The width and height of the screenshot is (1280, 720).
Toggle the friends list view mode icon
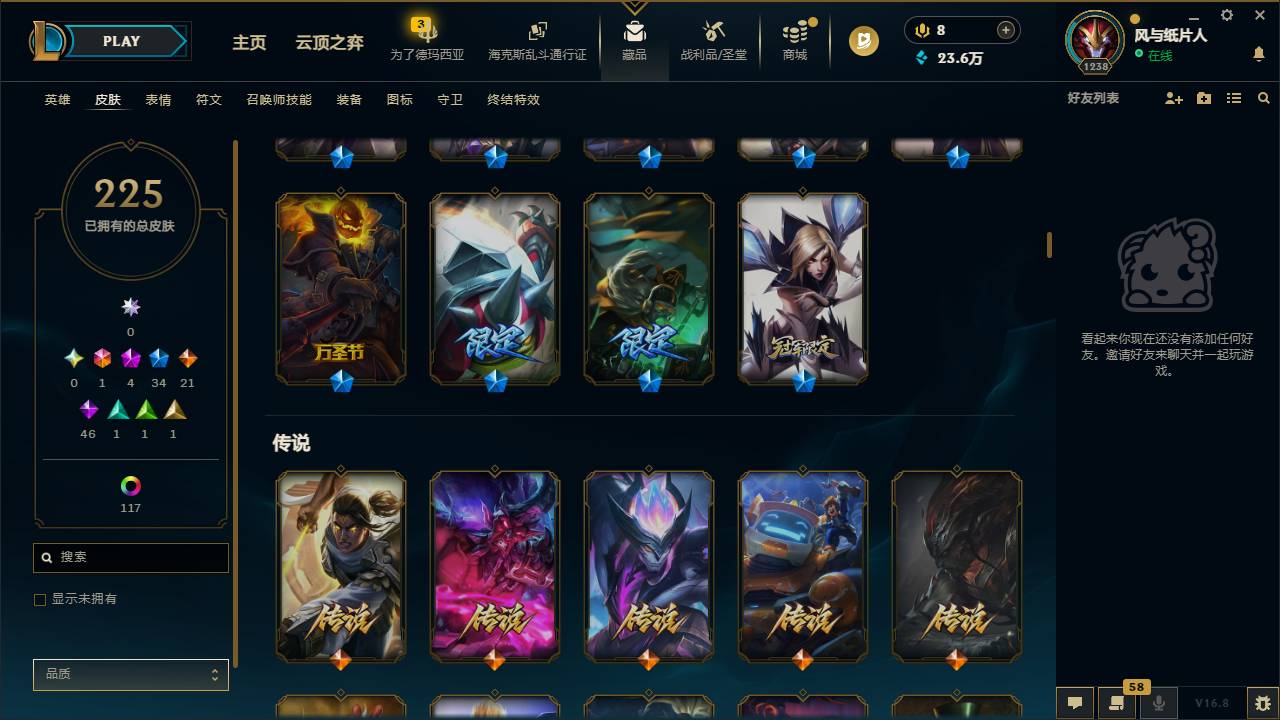[1233, 97]
